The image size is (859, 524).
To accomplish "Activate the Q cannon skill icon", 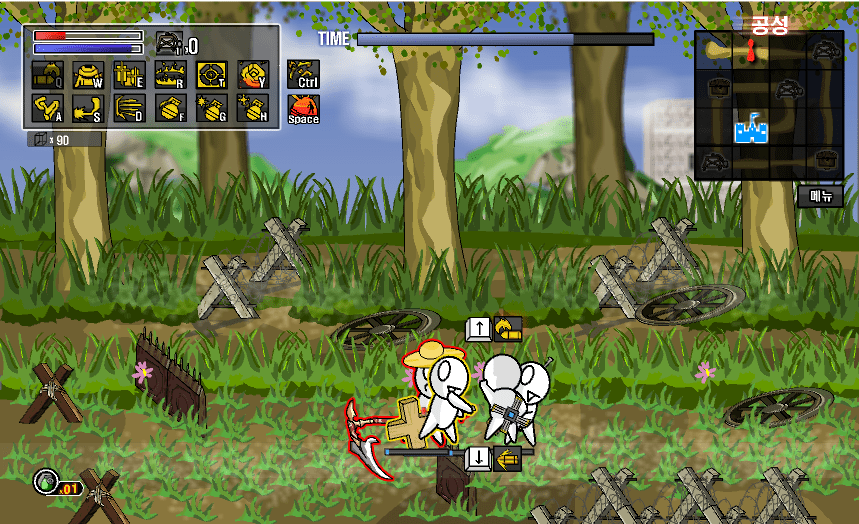I will coord(47,75).
